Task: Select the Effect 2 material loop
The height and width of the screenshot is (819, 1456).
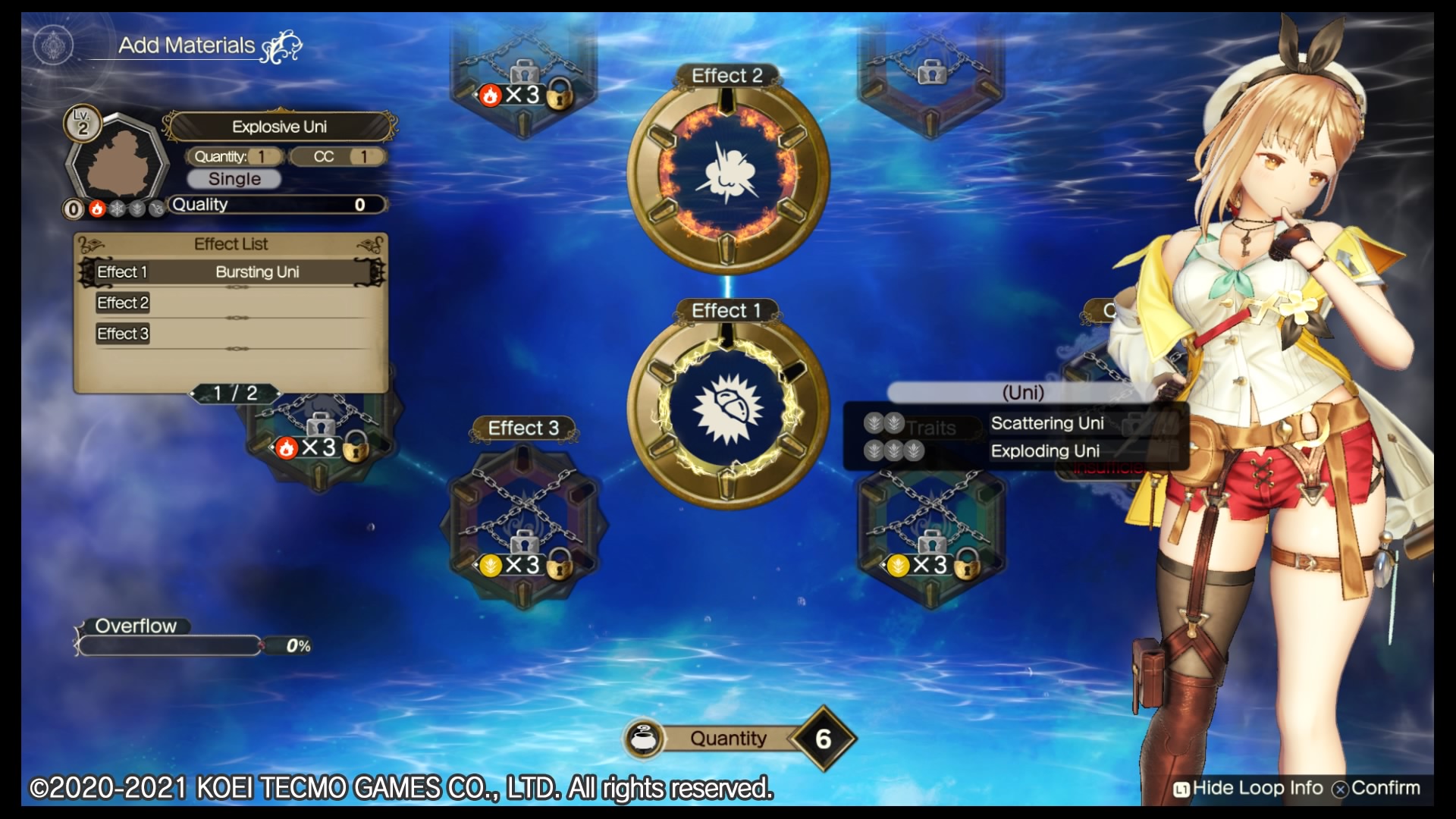Action: coord(727,174)
